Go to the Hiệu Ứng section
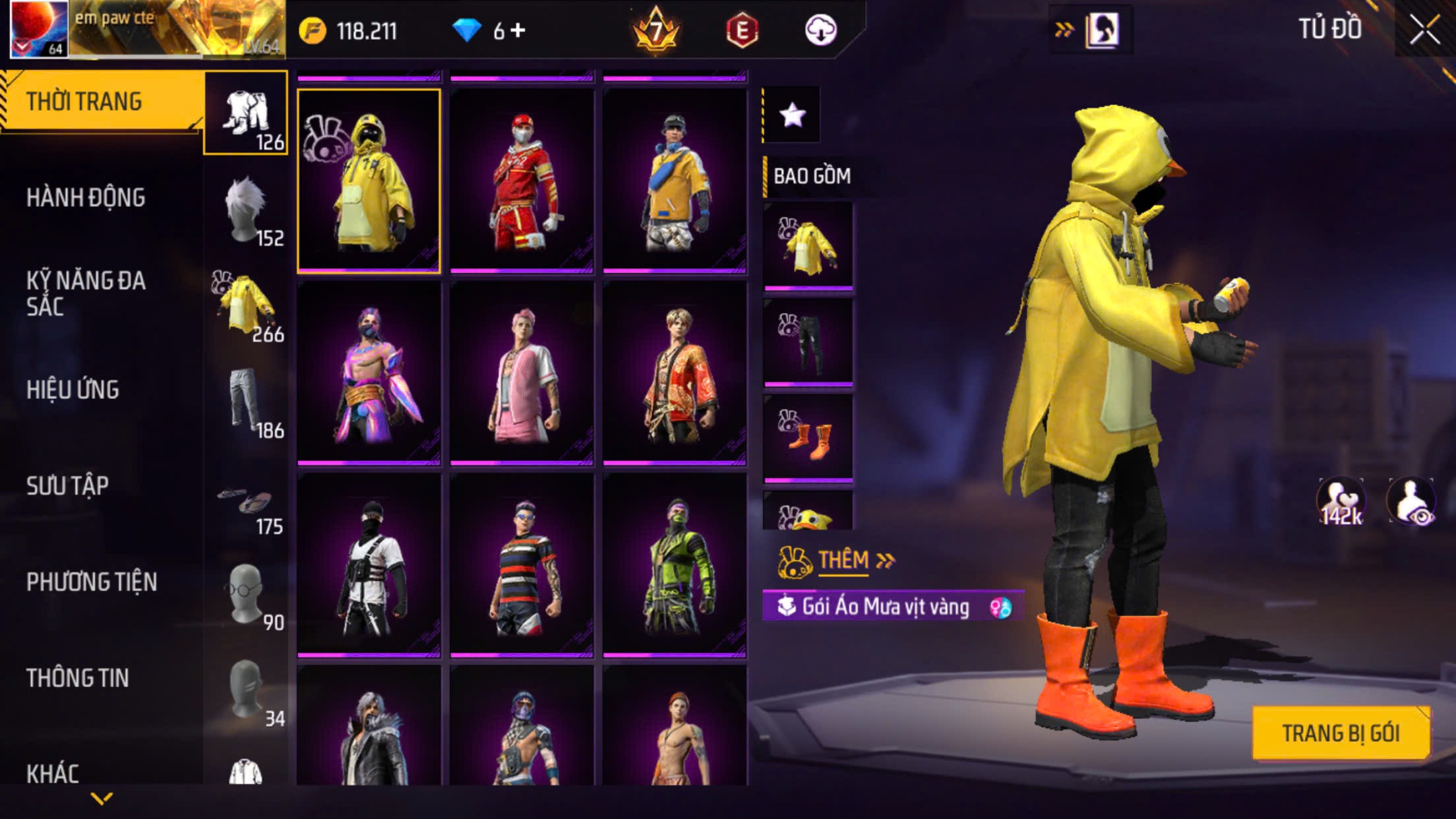The image size is (1456, 819). click(x=73, y=390)
